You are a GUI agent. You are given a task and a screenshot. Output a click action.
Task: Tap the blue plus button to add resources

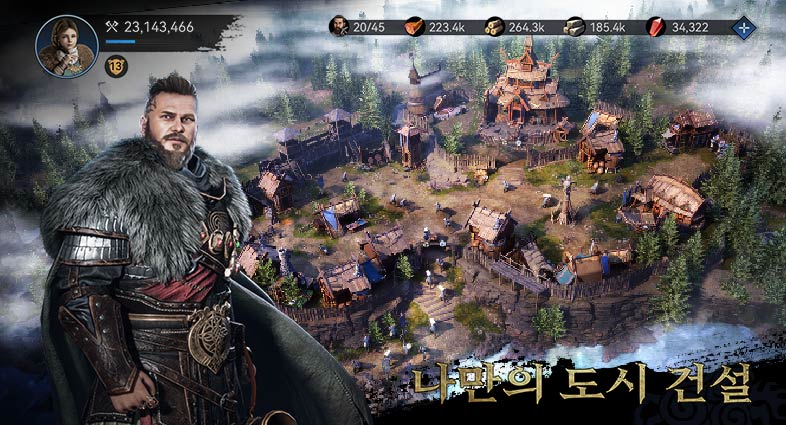coord(743,27)
